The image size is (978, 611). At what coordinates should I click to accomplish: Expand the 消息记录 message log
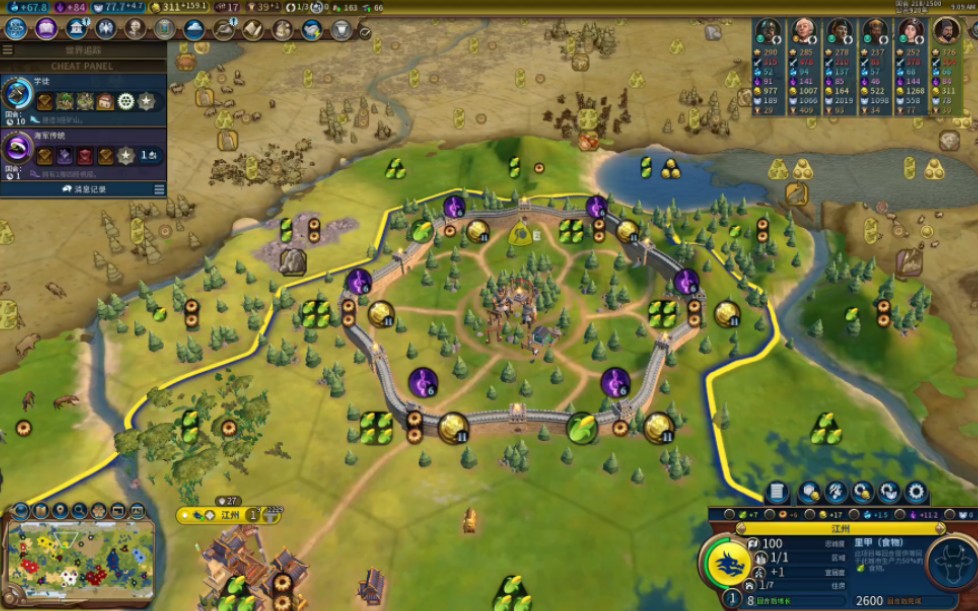tap(84, 189)
